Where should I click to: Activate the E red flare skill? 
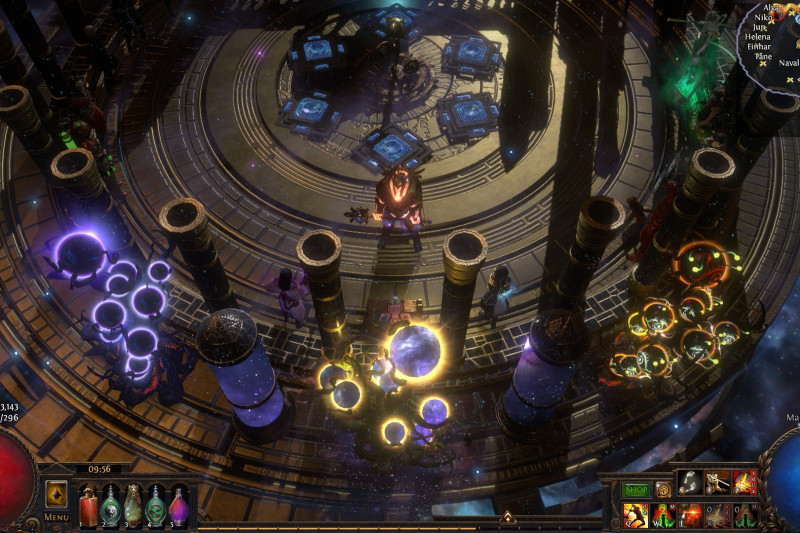690,515
